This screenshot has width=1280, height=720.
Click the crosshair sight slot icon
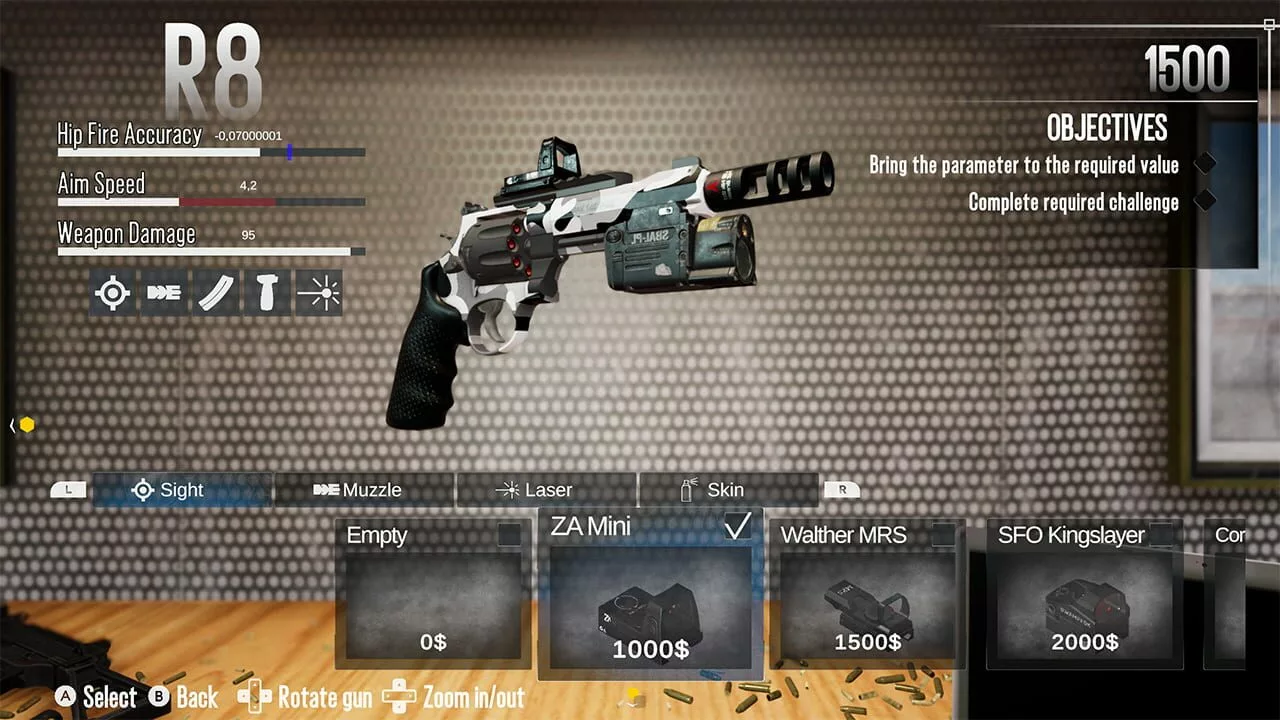113,293
